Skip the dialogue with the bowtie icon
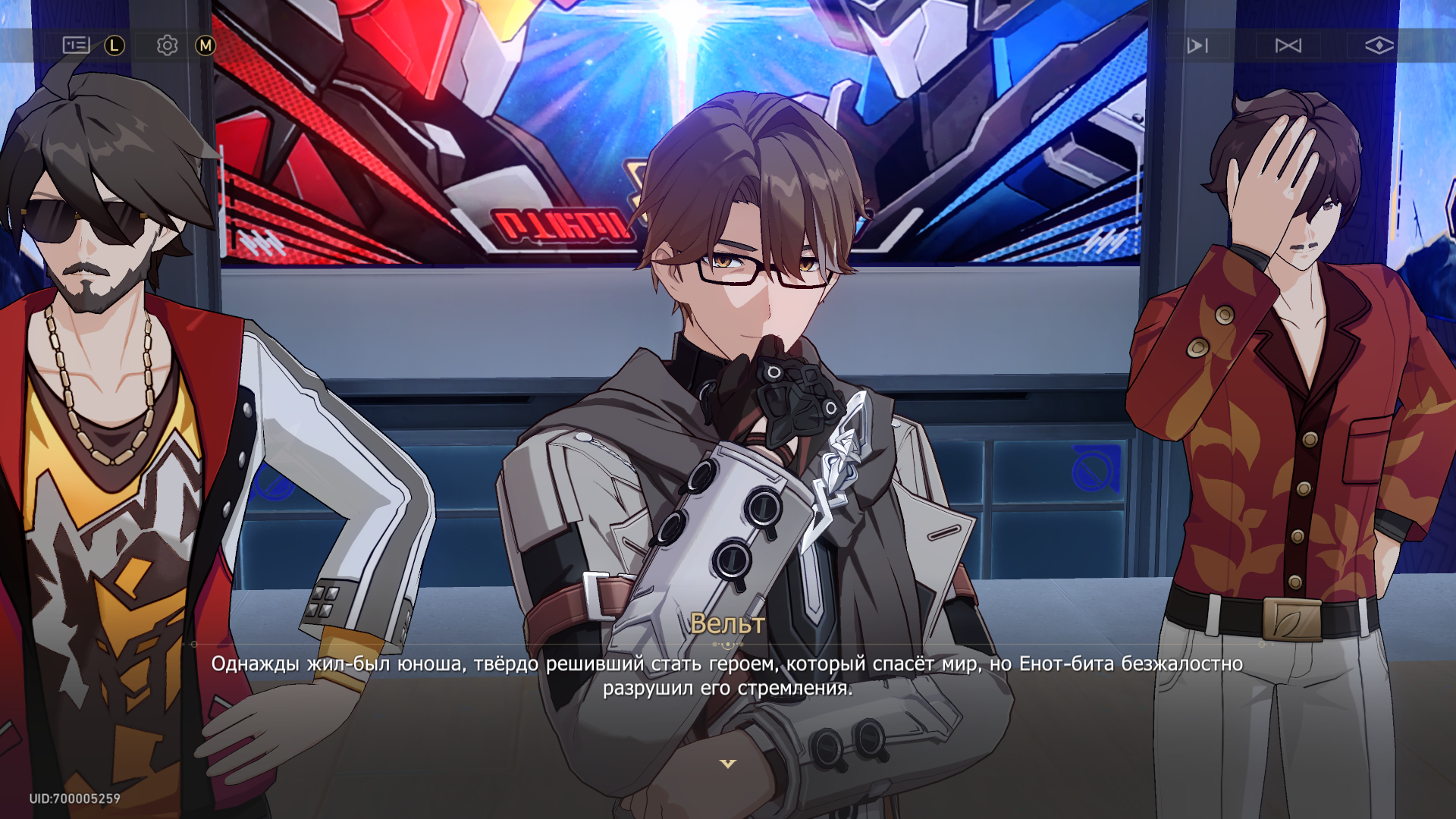The height and width of the screenshot is (819, 1456). (1288, 45)
